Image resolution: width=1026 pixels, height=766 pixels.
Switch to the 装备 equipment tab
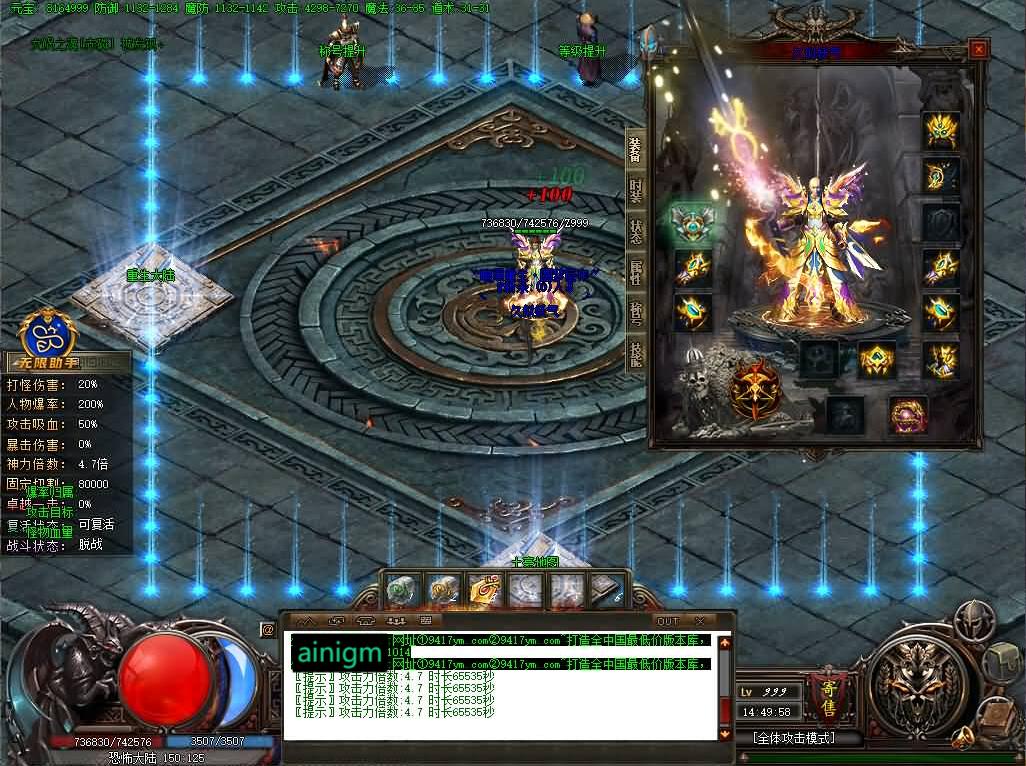tap(635, 150)
